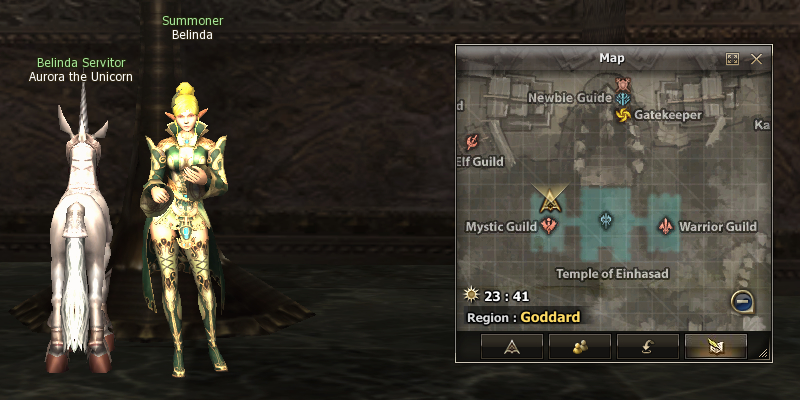Click the Elf Guild marker icon
The image size is (800, 400).
coord(473,142)
